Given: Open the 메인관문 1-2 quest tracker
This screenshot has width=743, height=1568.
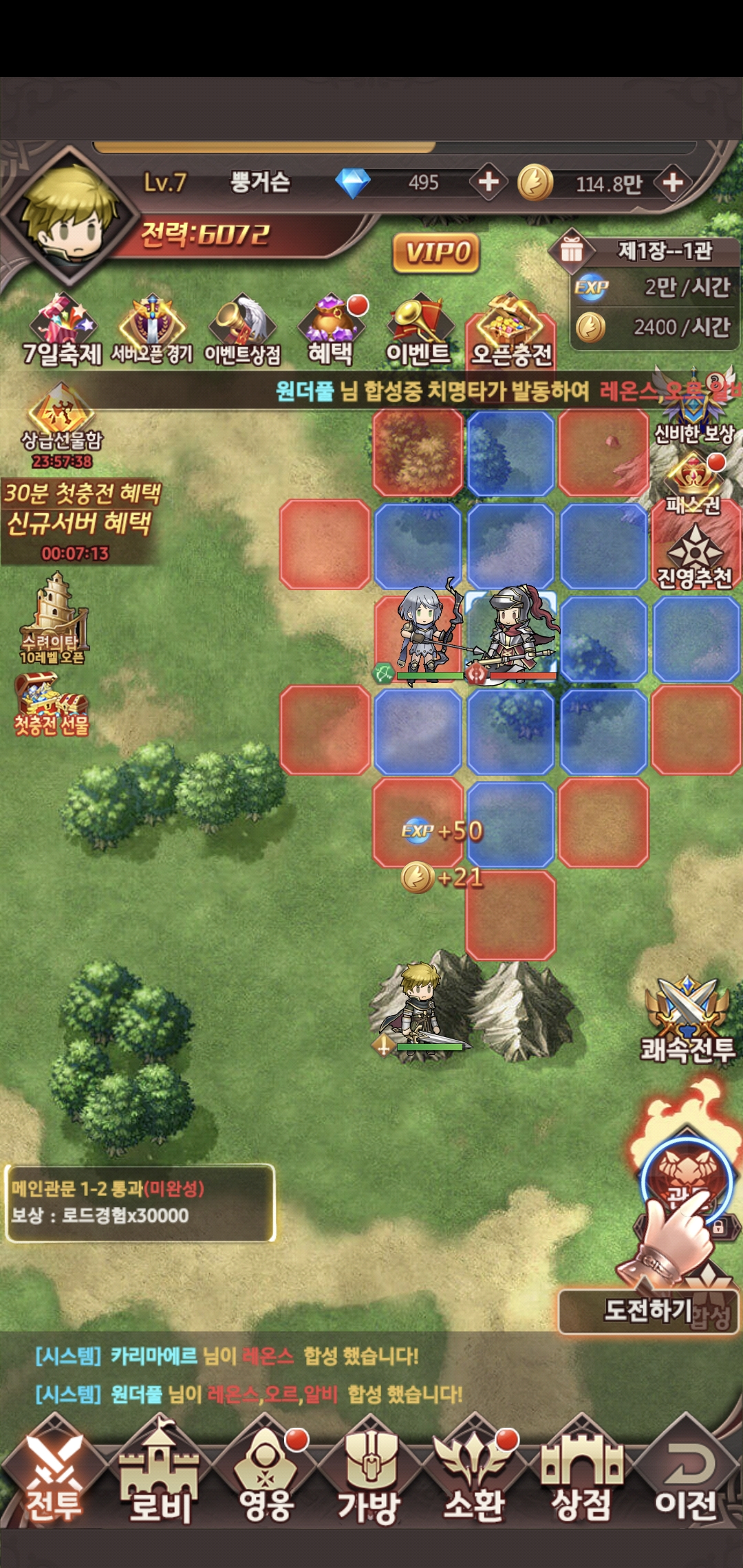Looking at the screenshot, I should click(x=140, y=1202).
